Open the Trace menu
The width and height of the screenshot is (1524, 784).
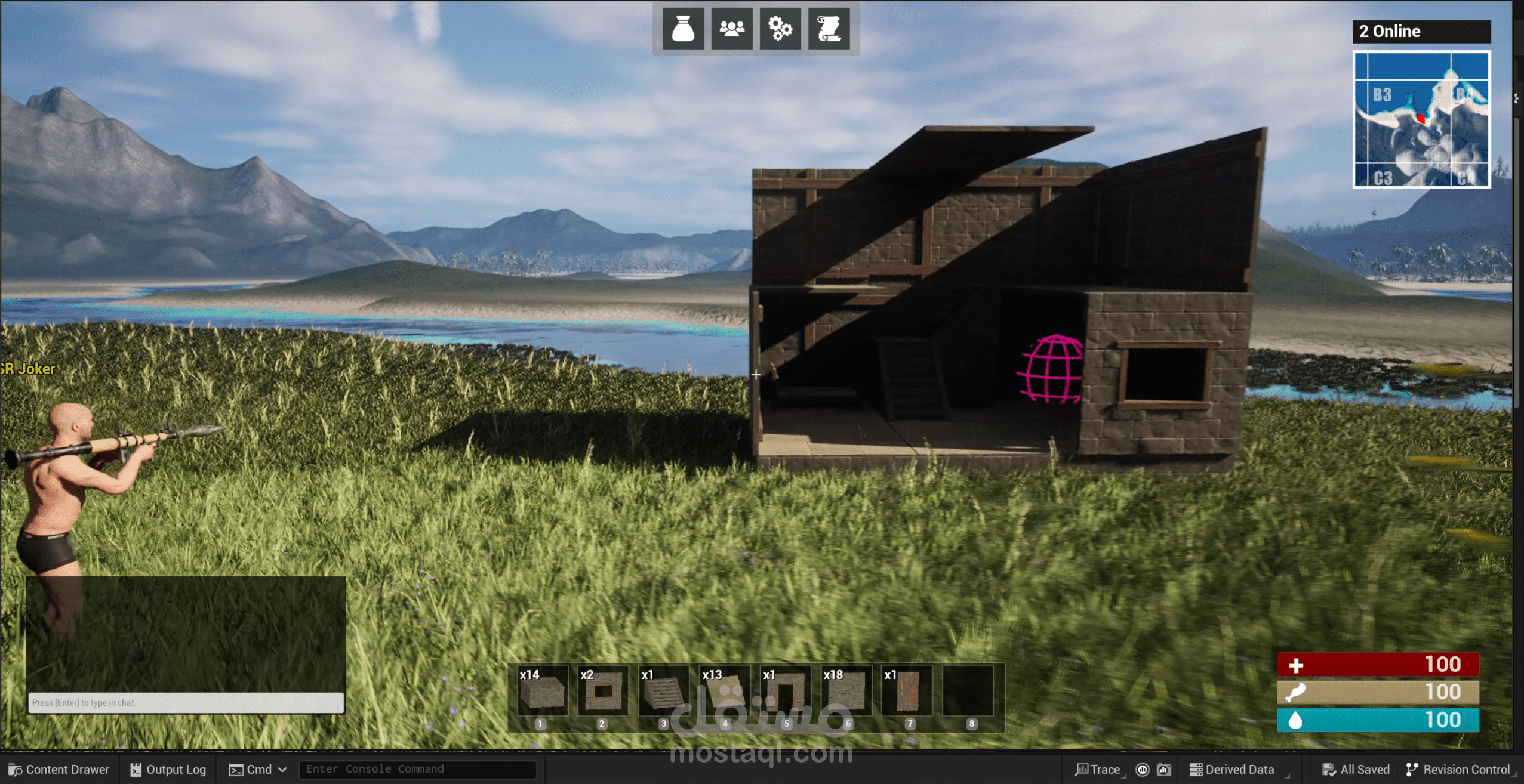point(1098,770)
